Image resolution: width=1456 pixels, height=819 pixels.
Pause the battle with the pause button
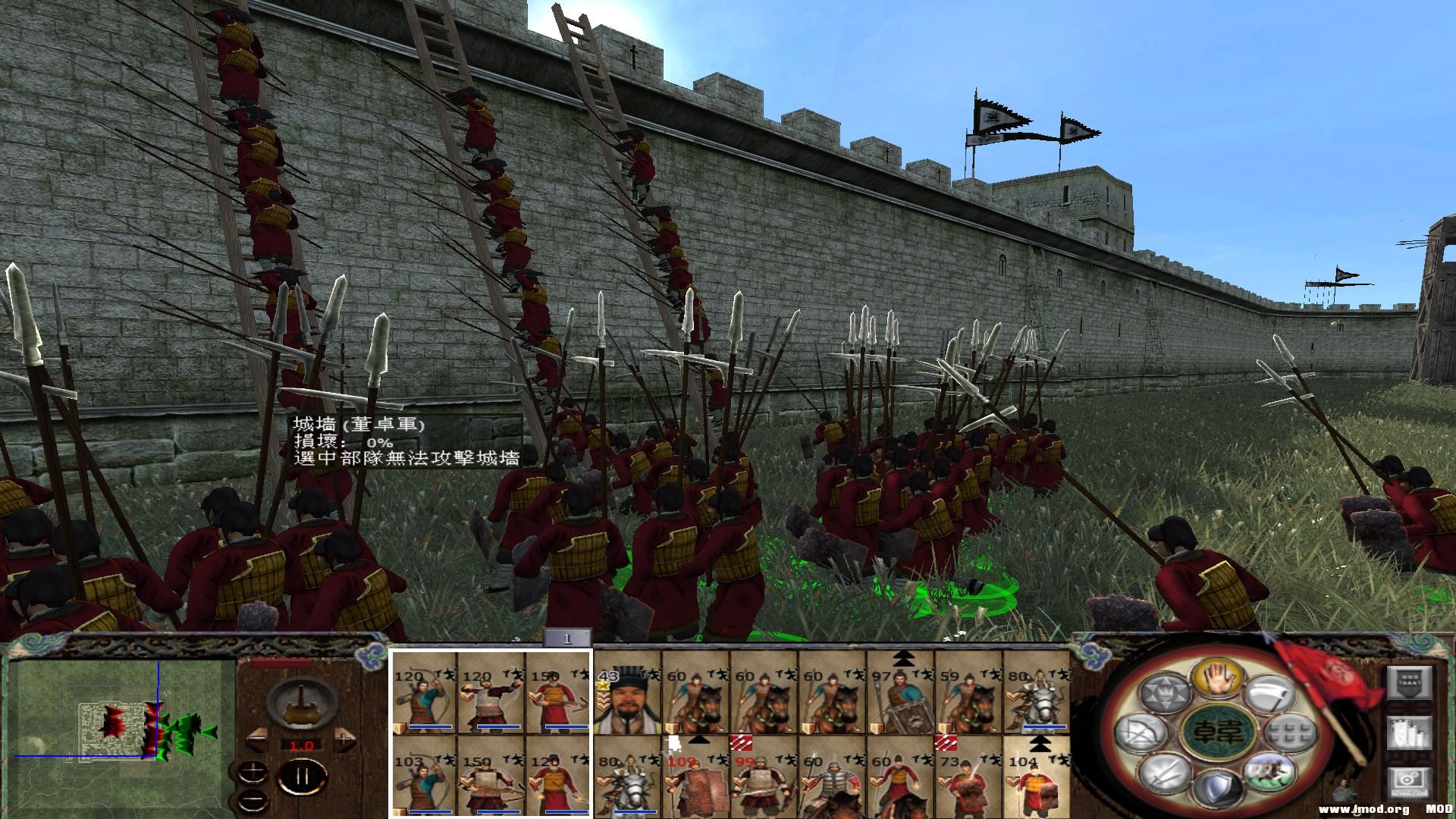pos(302,779)
